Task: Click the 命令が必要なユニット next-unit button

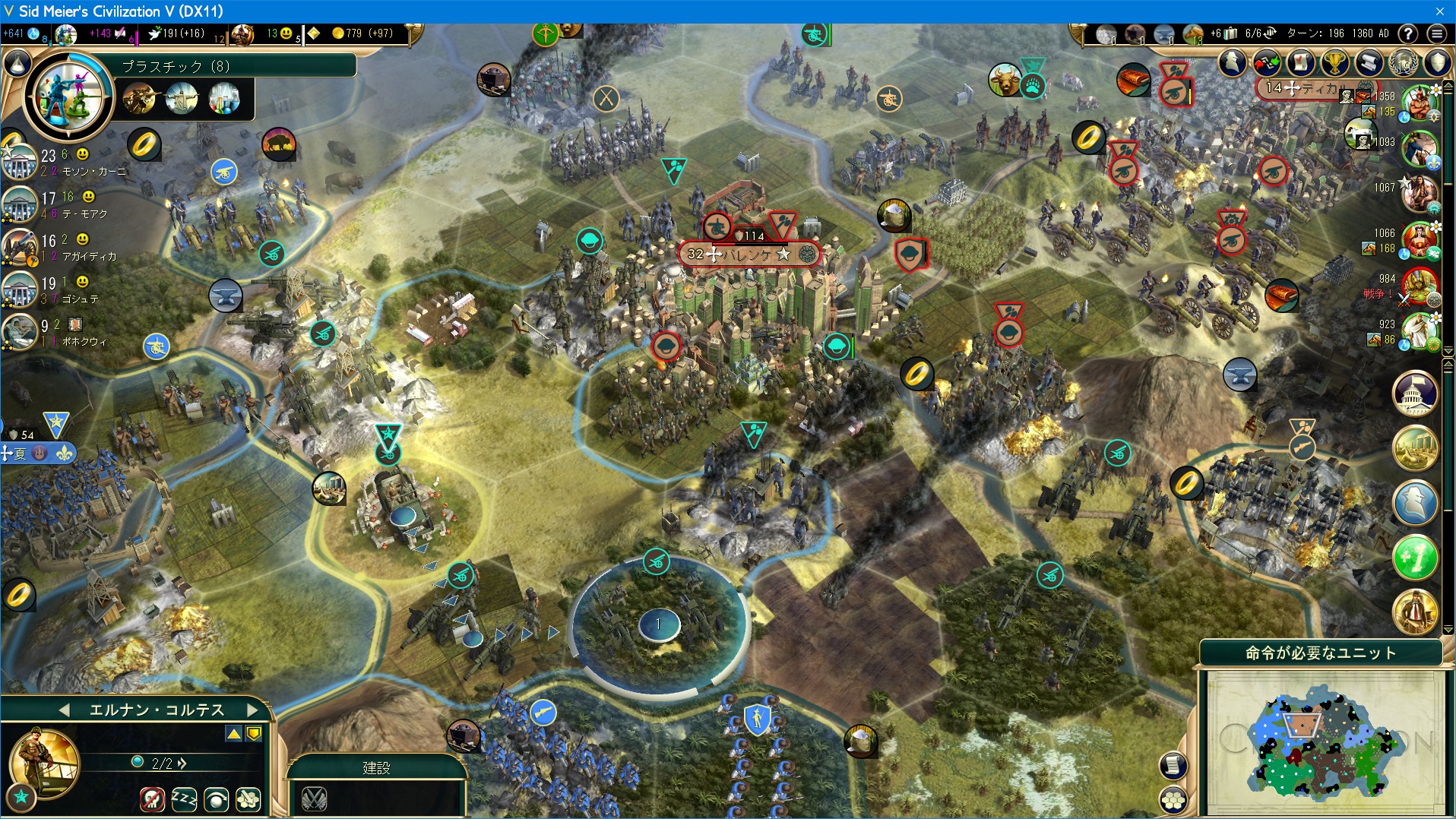Action: tap(1320, 653)
